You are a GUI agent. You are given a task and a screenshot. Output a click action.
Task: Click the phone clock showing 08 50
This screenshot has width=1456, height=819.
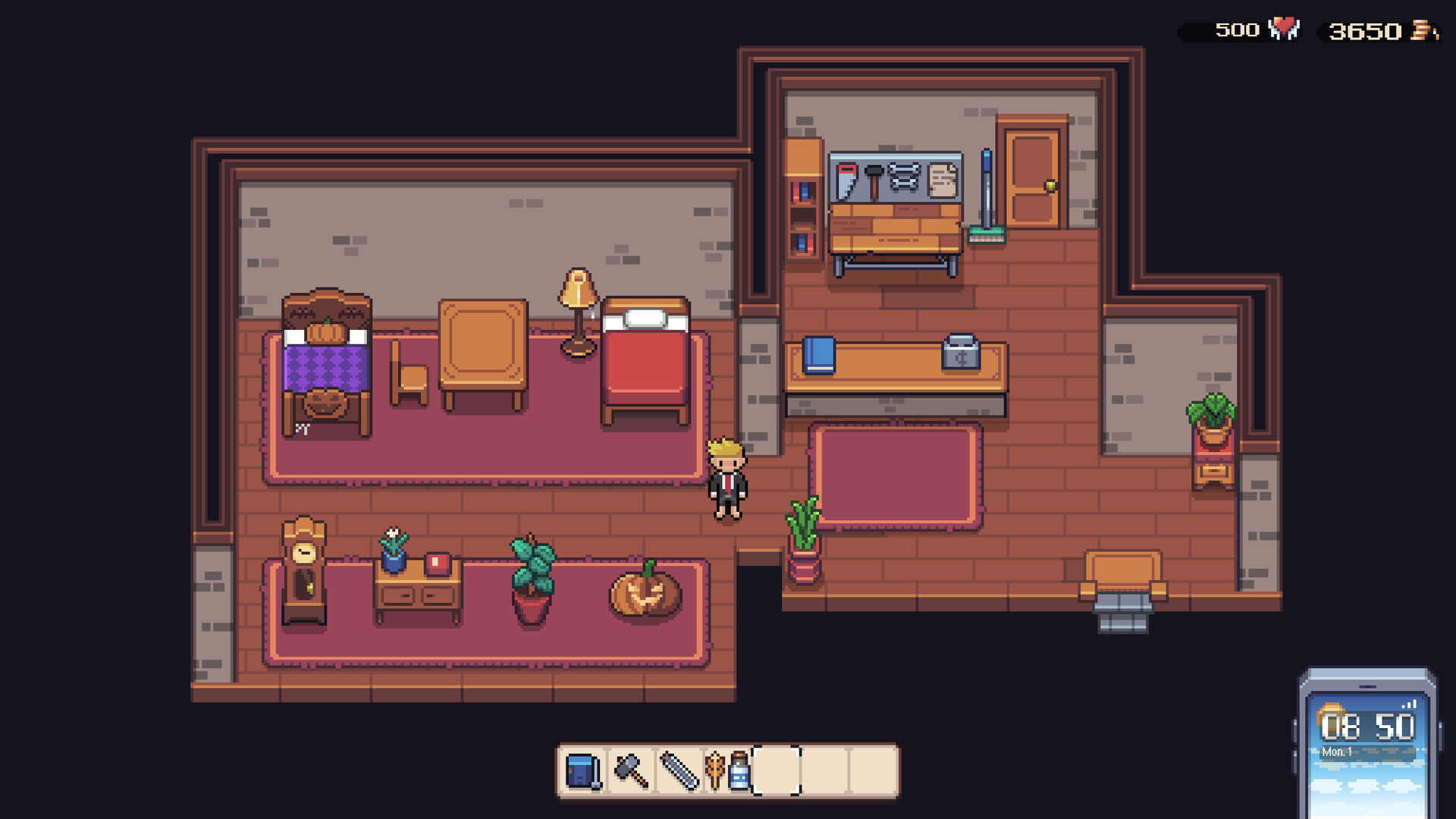pos(1370,726)
